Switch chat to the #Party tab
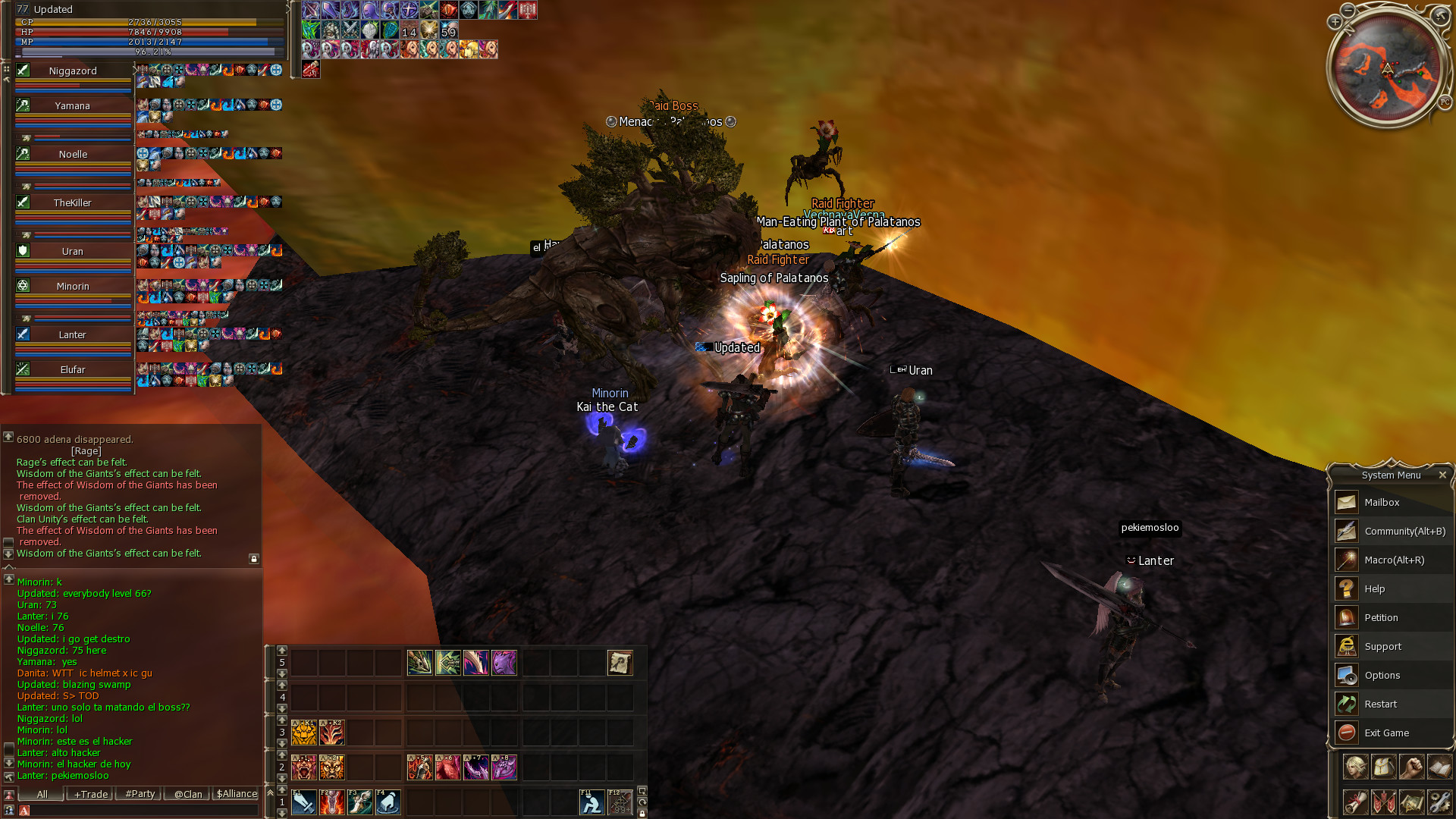This screenshot has width=1456, height=819. click(140, 794)
